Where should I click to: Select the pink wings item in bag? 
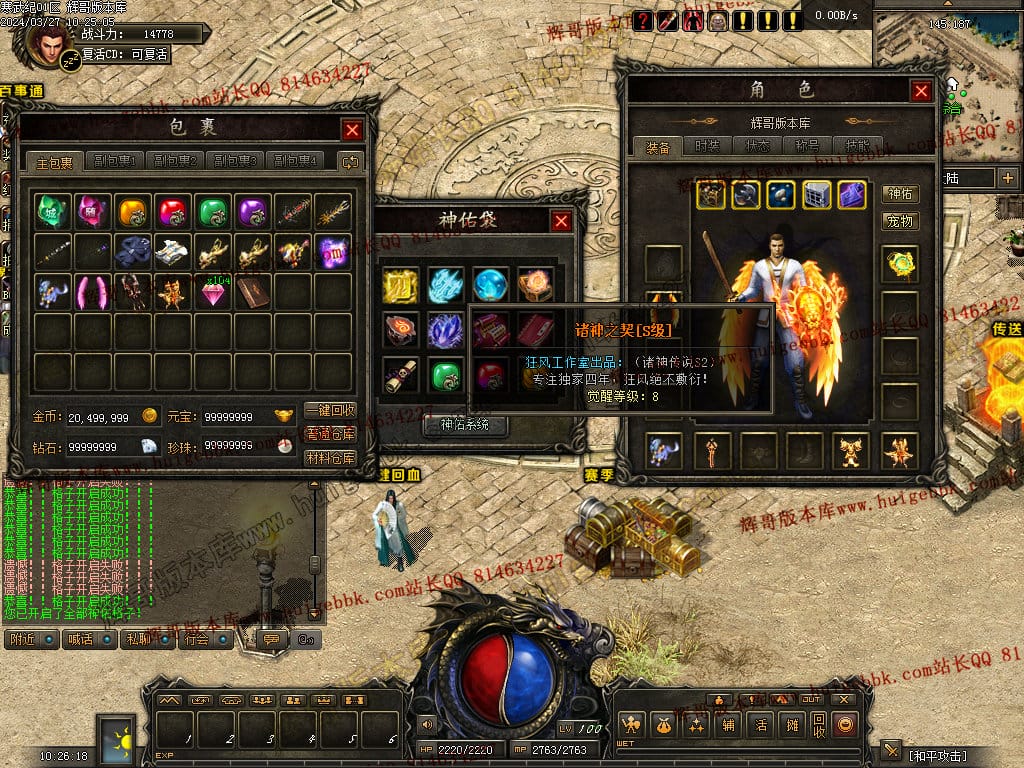pyautogui.click(x=92, y=291)
